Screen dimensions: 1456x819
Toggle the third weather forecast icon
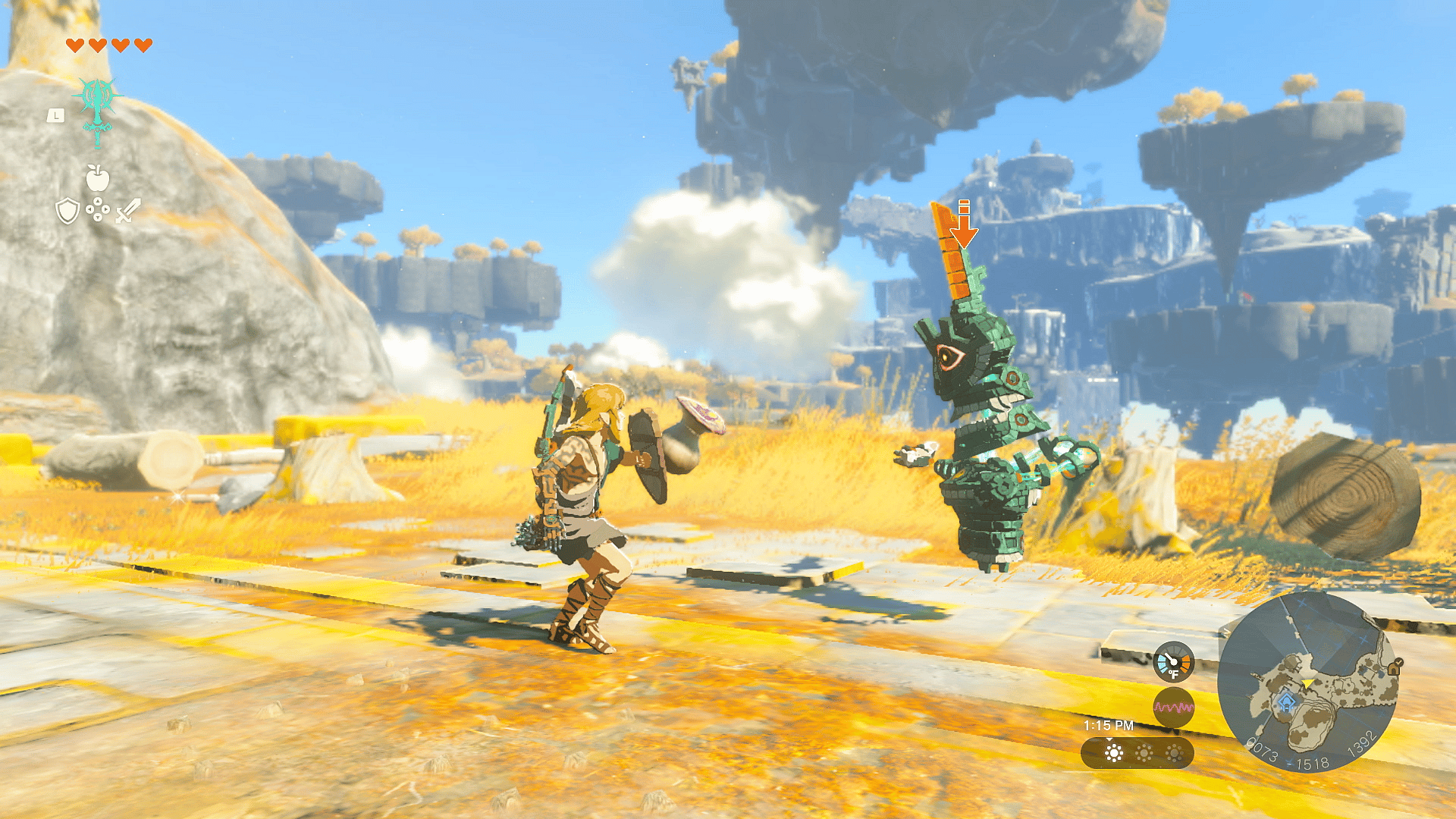1175,753
